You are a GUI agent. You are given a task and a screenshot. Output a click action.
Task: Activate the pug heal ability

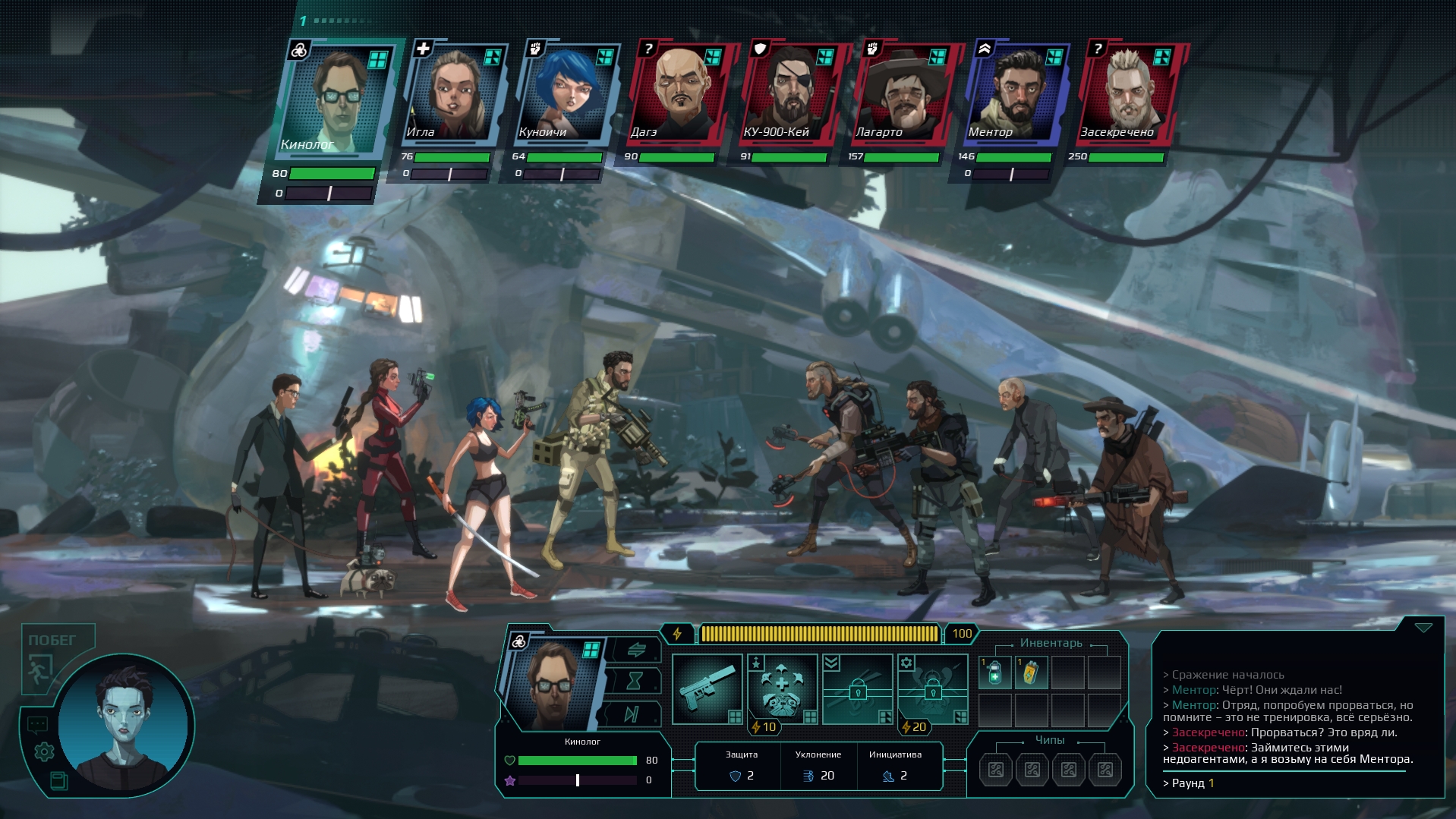point(782,688)
